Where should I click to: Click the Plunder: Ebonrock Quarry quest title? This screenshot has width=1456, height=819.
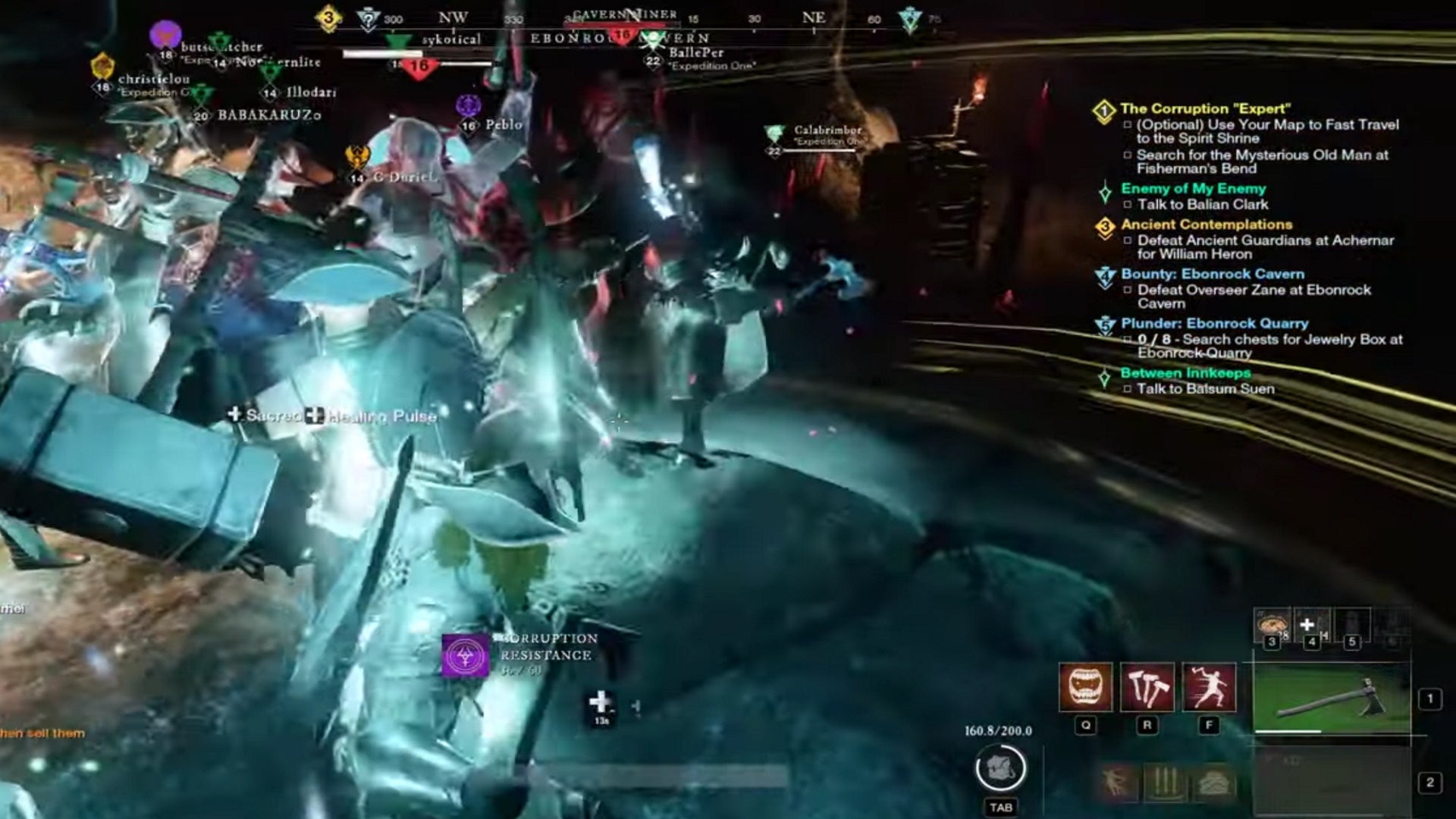click(x=1214, y=323)
